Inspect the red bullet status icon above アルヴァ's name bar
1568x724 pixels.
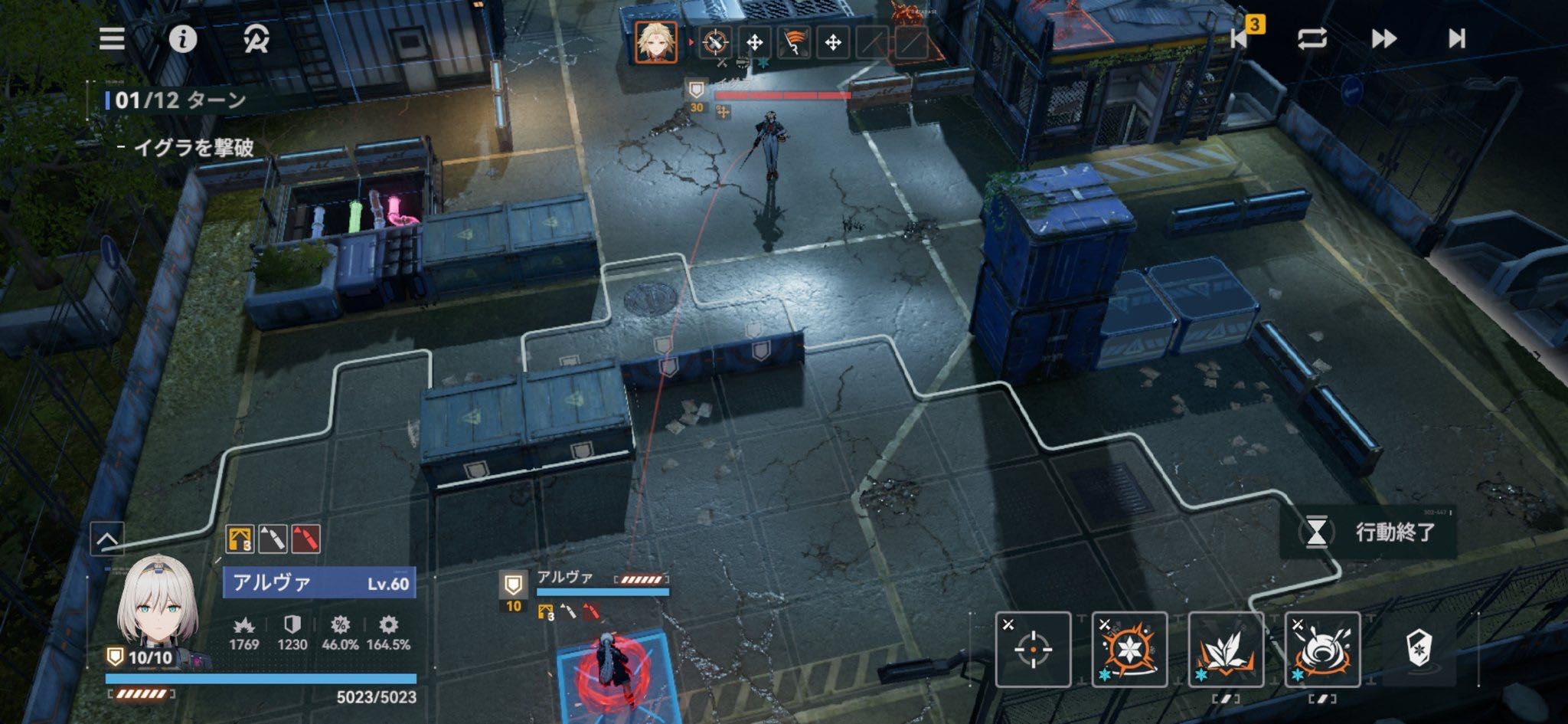click(305, 539)
